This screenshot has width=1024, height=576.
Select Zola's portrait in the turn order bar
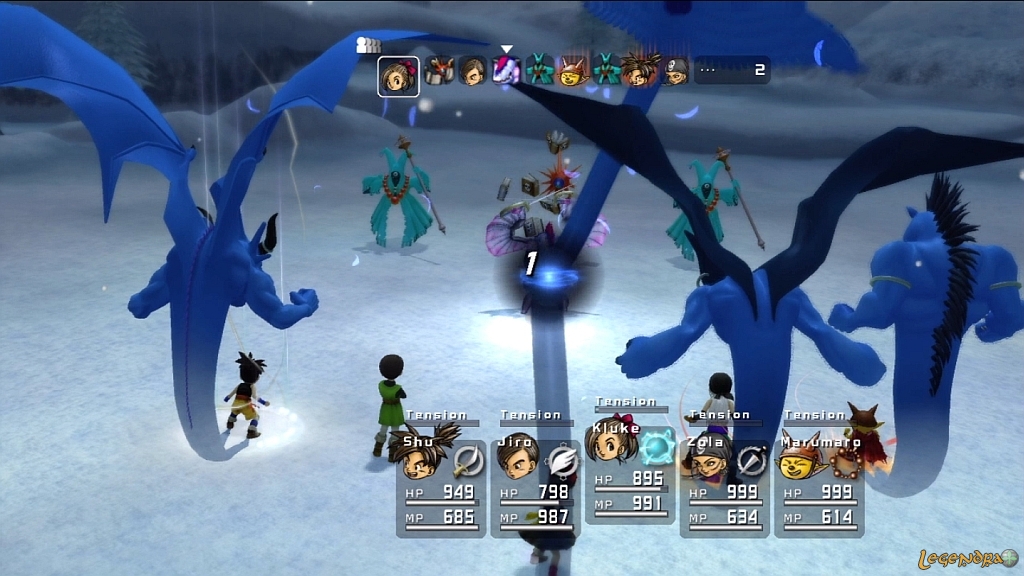click(677, 71)
